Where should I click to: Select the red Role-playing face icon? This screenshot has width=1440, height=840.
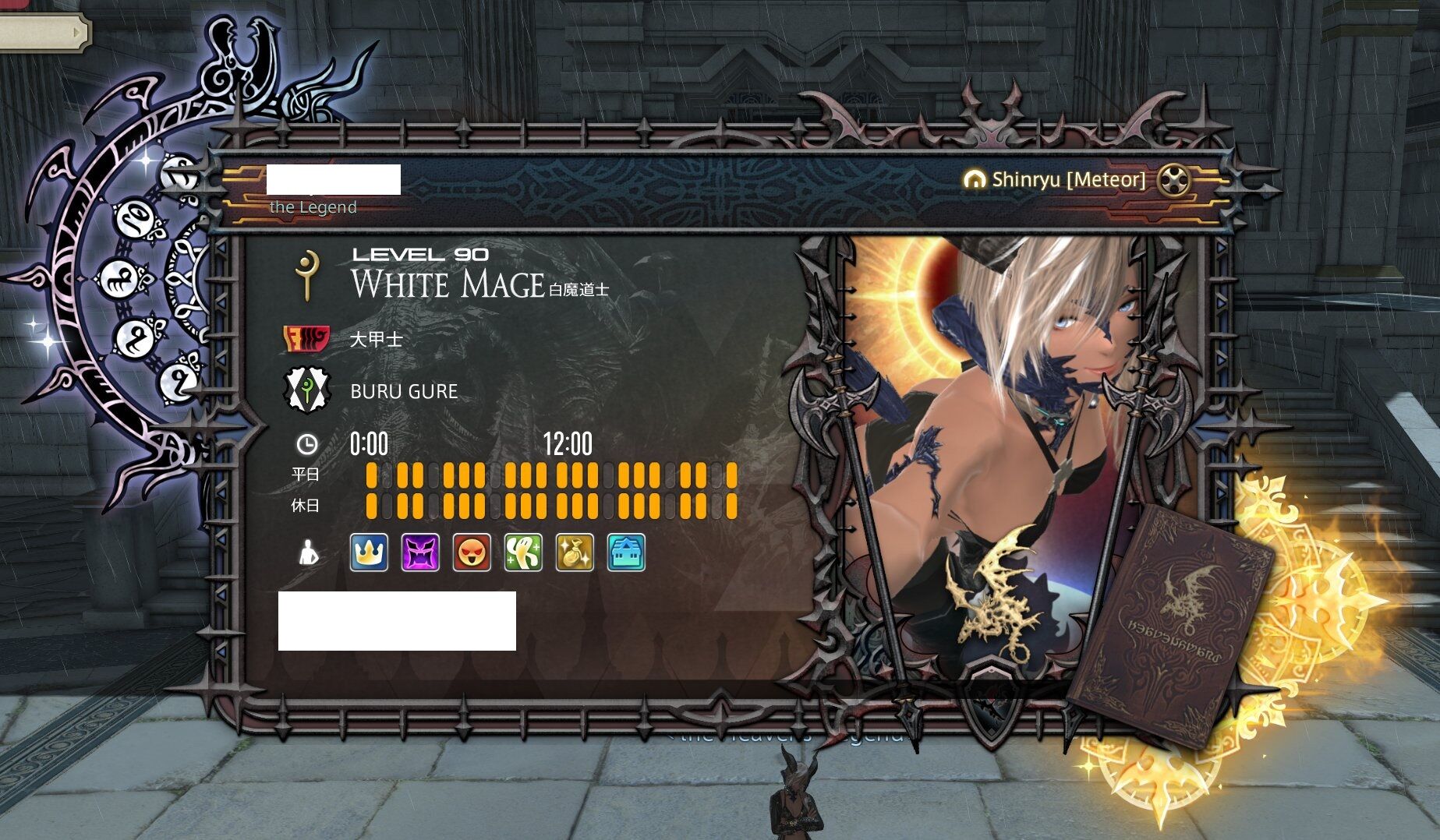point(472,555)
